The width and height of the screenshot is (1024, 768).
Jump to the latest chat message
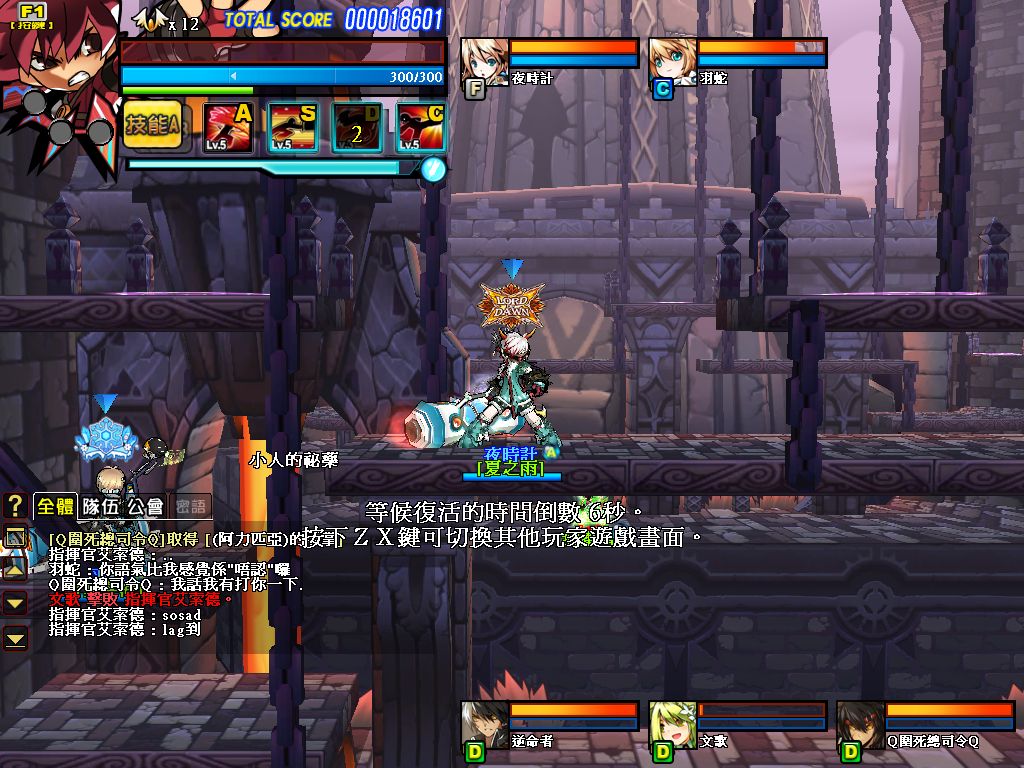tap(15, 636)
